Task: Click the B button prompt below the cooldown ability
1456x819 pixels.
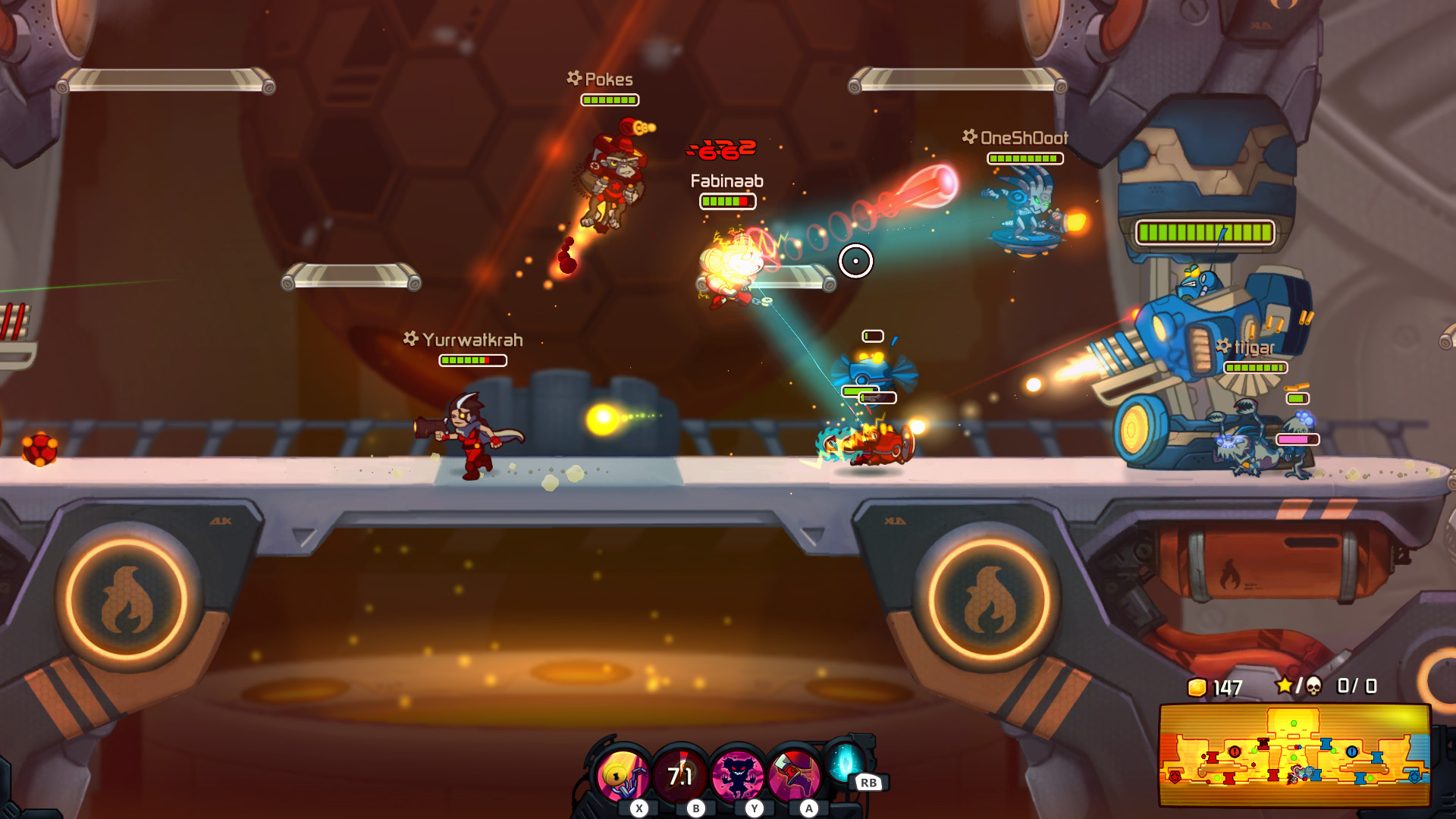Action: (x=696, y=808)
